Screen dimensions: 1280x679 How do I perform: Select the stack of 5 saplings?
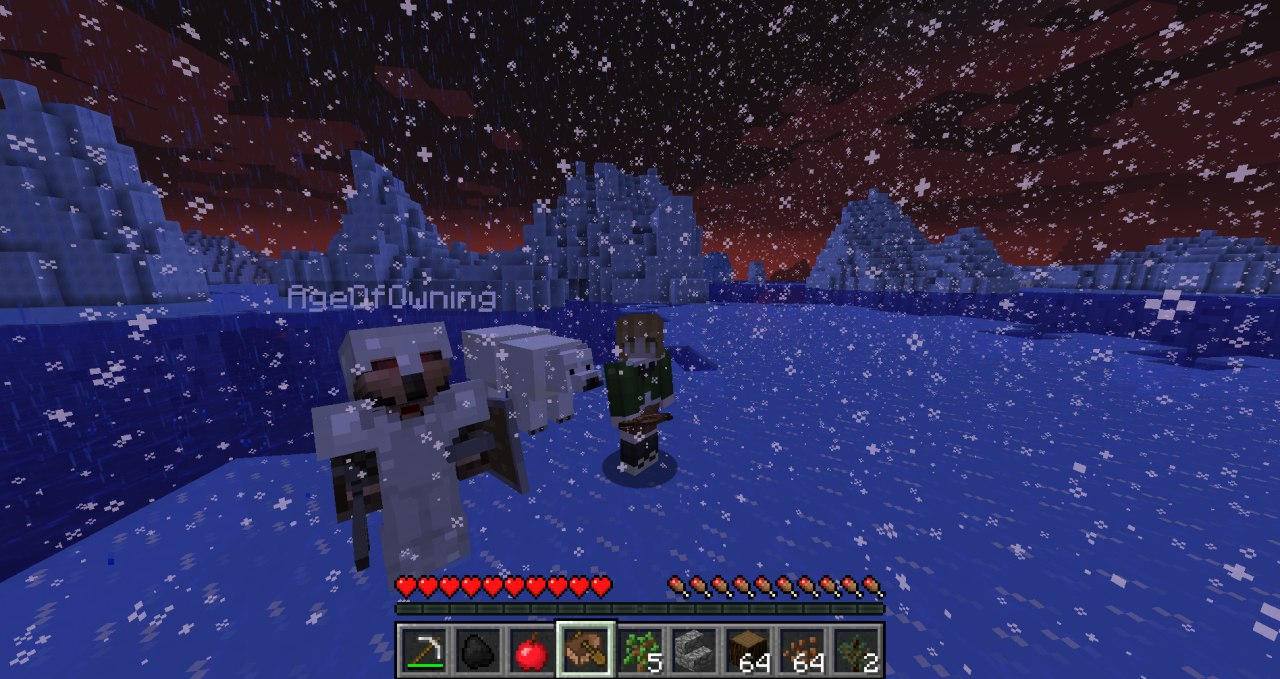click(639, 651)
